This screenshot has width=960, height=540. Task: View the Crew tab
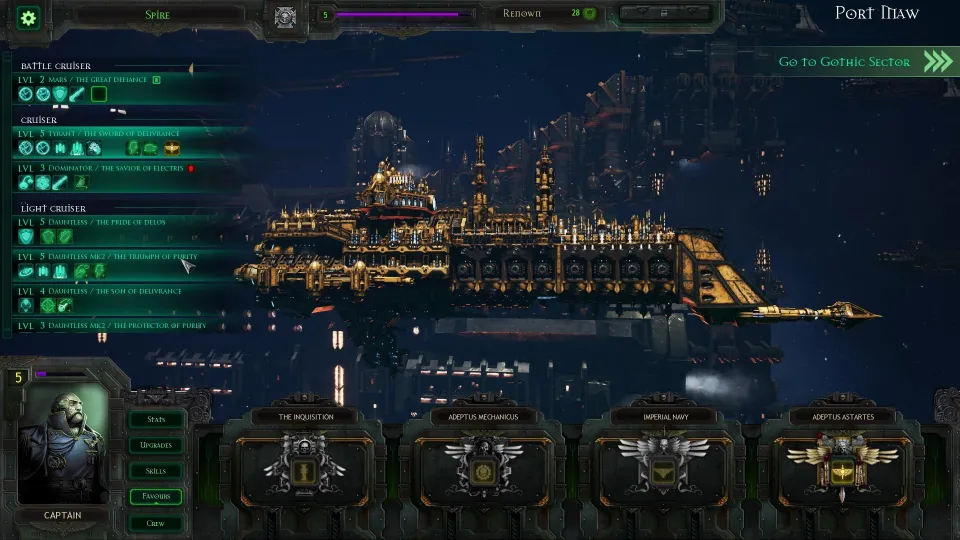[x=157, y=523]
